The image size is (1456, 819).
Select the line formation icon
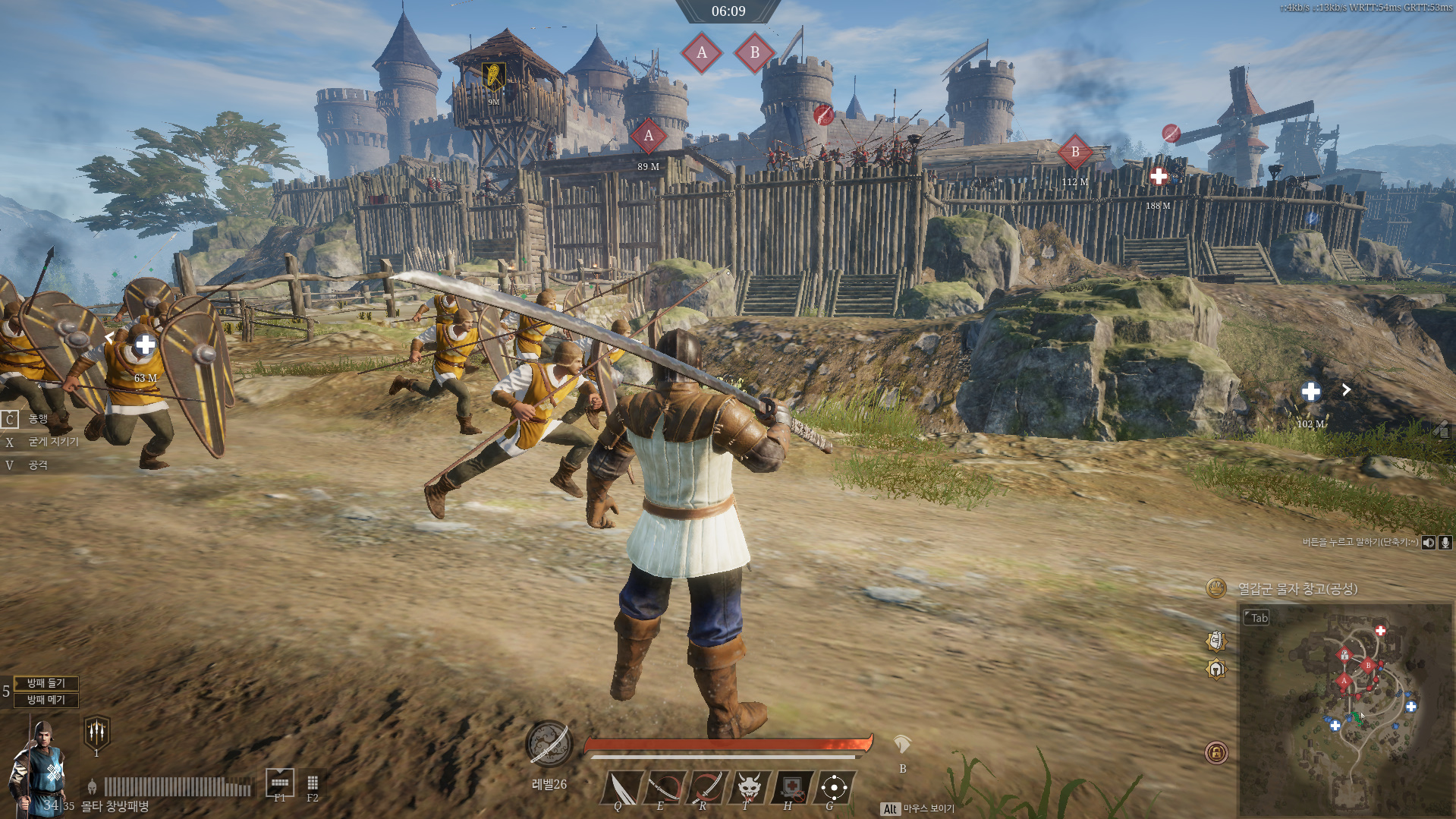(x=280, y=781)
